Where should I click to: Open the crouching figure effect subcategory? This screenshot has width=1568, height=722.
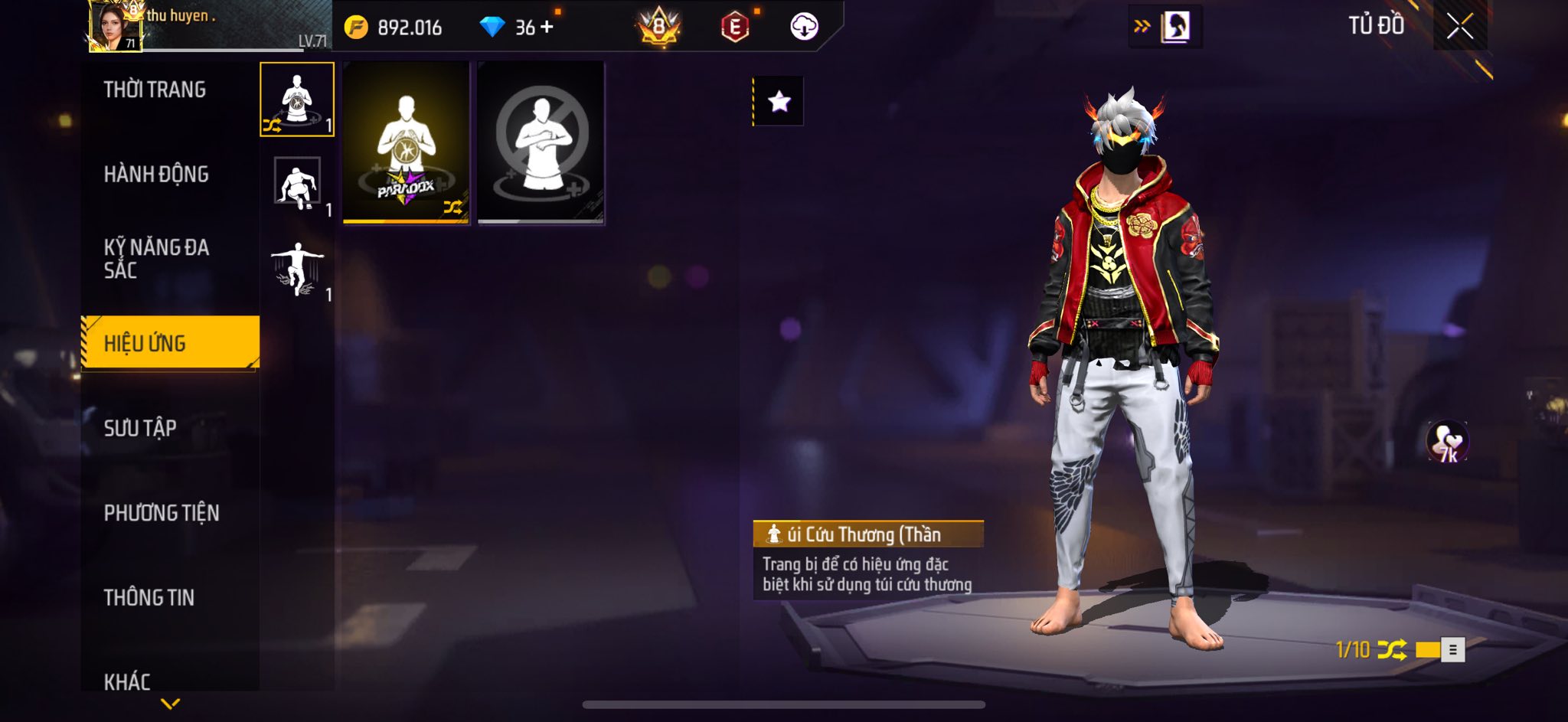click(297, 185)
